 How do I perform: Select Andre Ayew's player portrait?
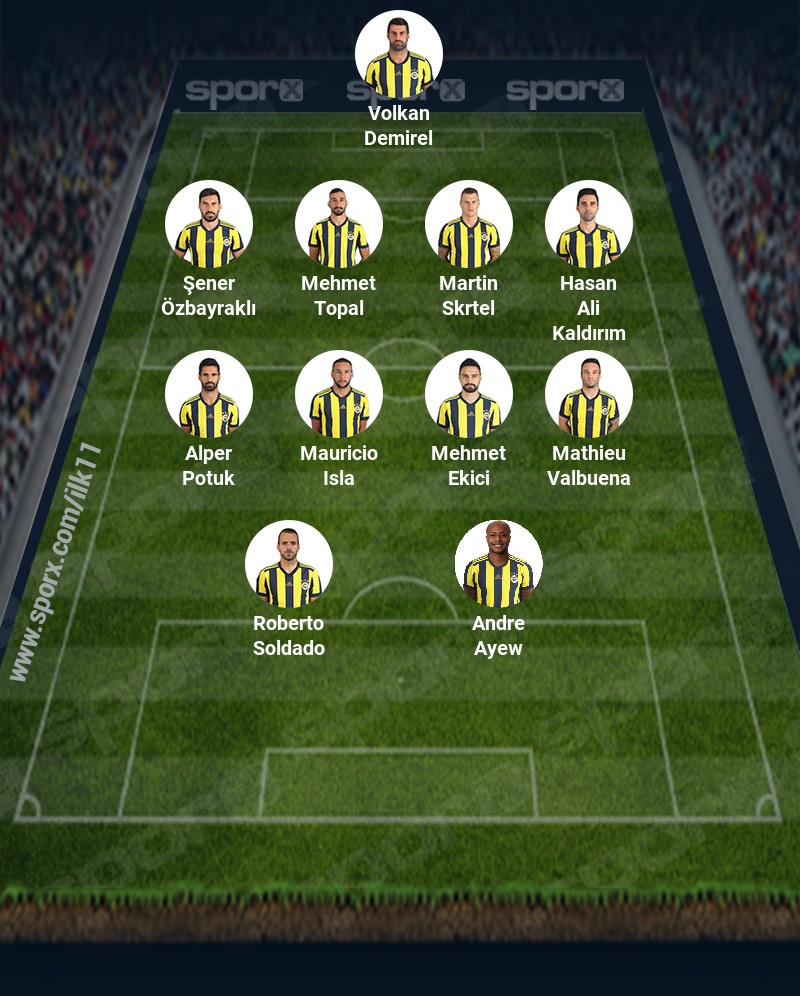(499, 565)
